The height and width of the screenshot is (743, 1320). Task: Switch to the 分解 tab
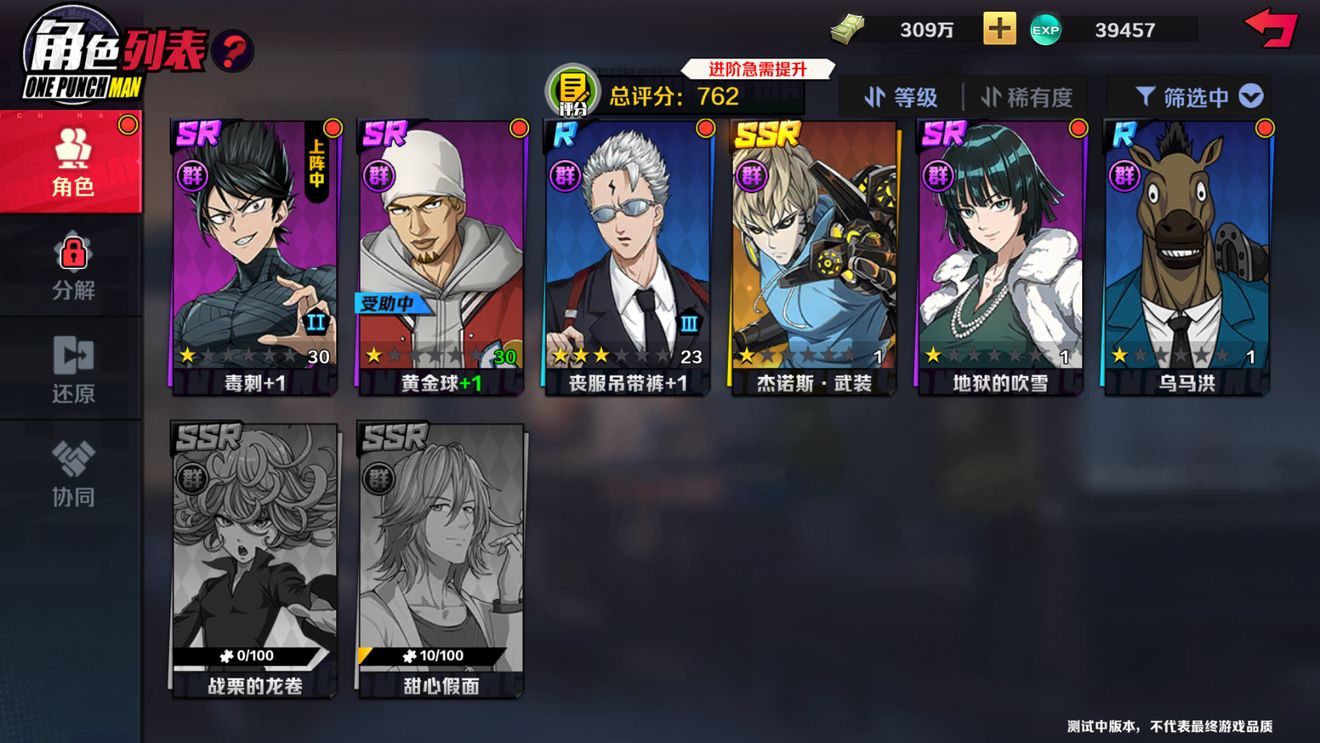pyautogui.click(x=70, y=266)
